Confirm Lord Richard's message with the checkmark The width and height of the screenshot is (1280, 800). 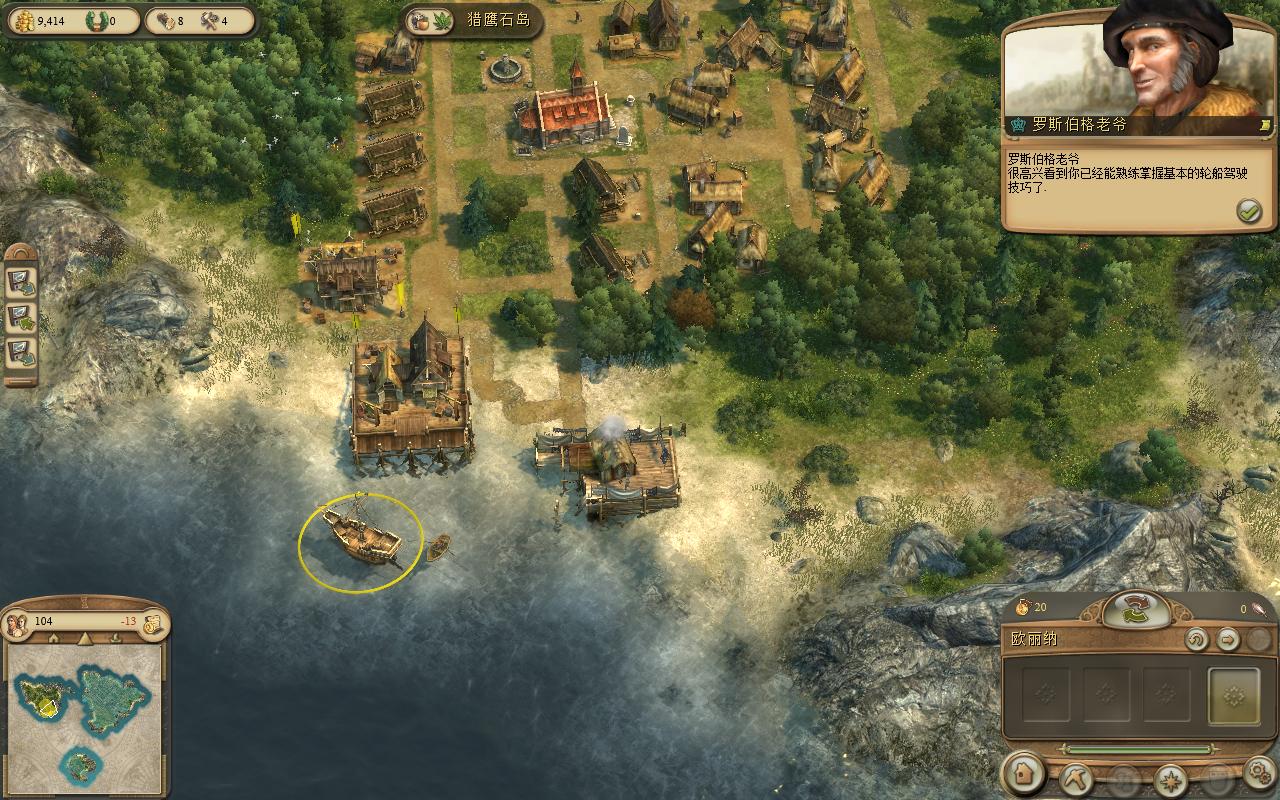[1248, 211]
